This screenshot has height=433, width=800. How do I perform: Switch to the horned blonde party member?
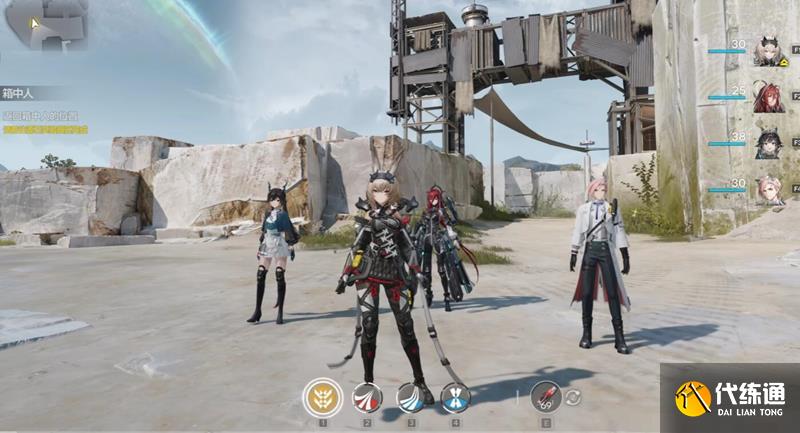(768, 51)
